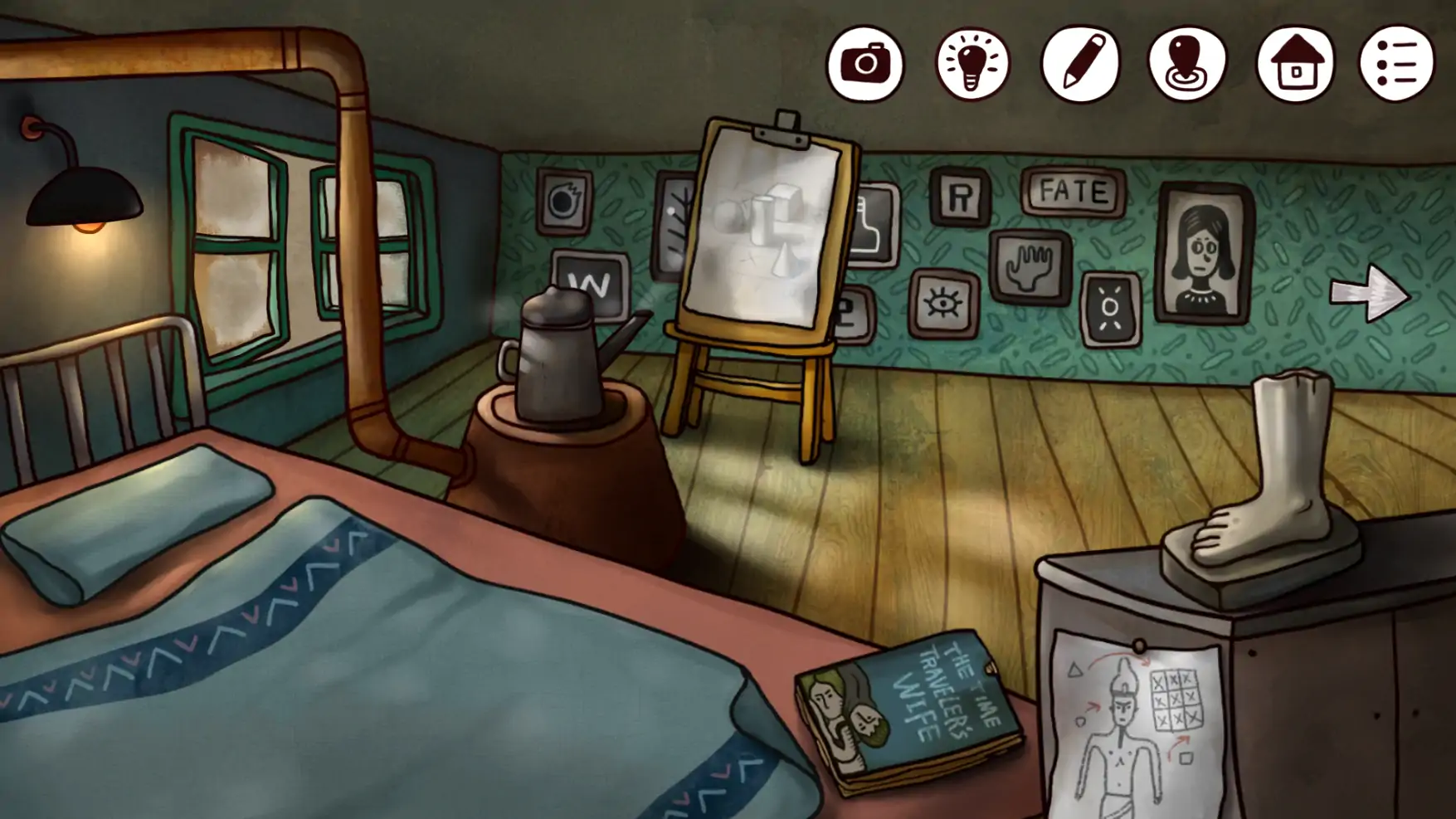Get a hint with the lightbulb icon
Image resolution: width=1456 pixels, height=819 pixels.
(972, 64)
